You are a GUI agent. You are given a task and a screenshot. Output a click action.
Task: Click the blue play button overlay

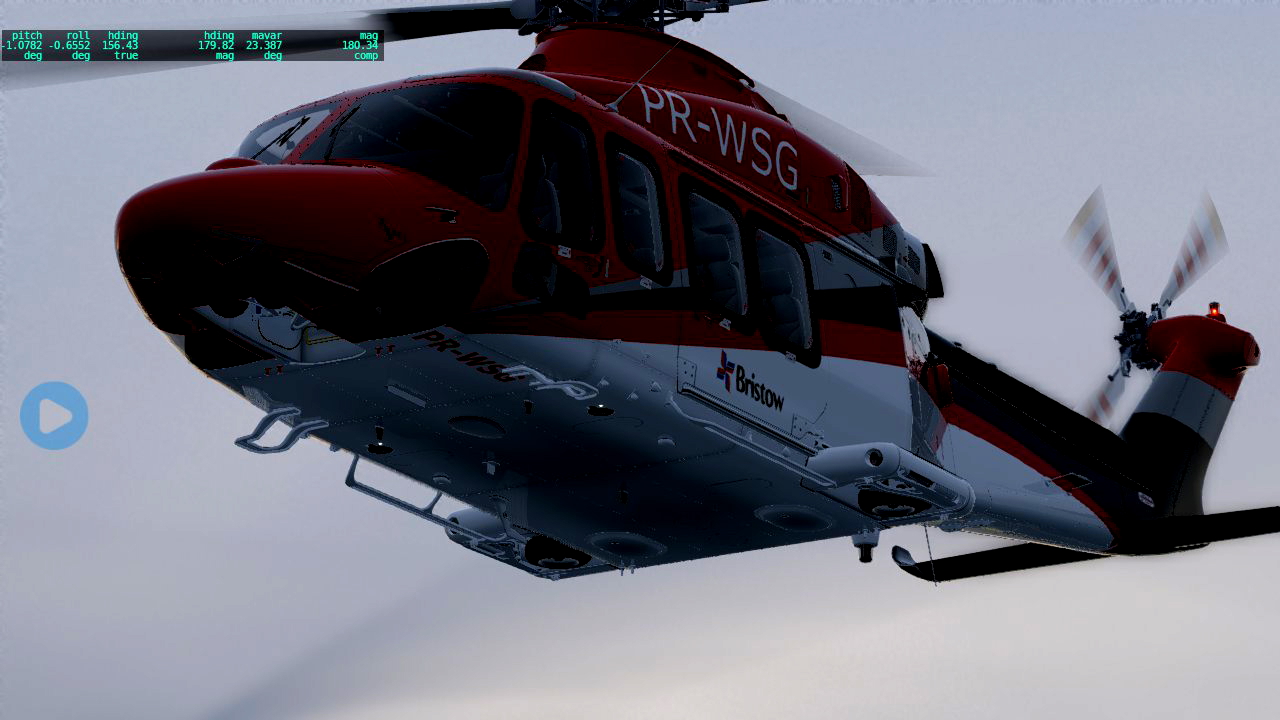point(54,415)
